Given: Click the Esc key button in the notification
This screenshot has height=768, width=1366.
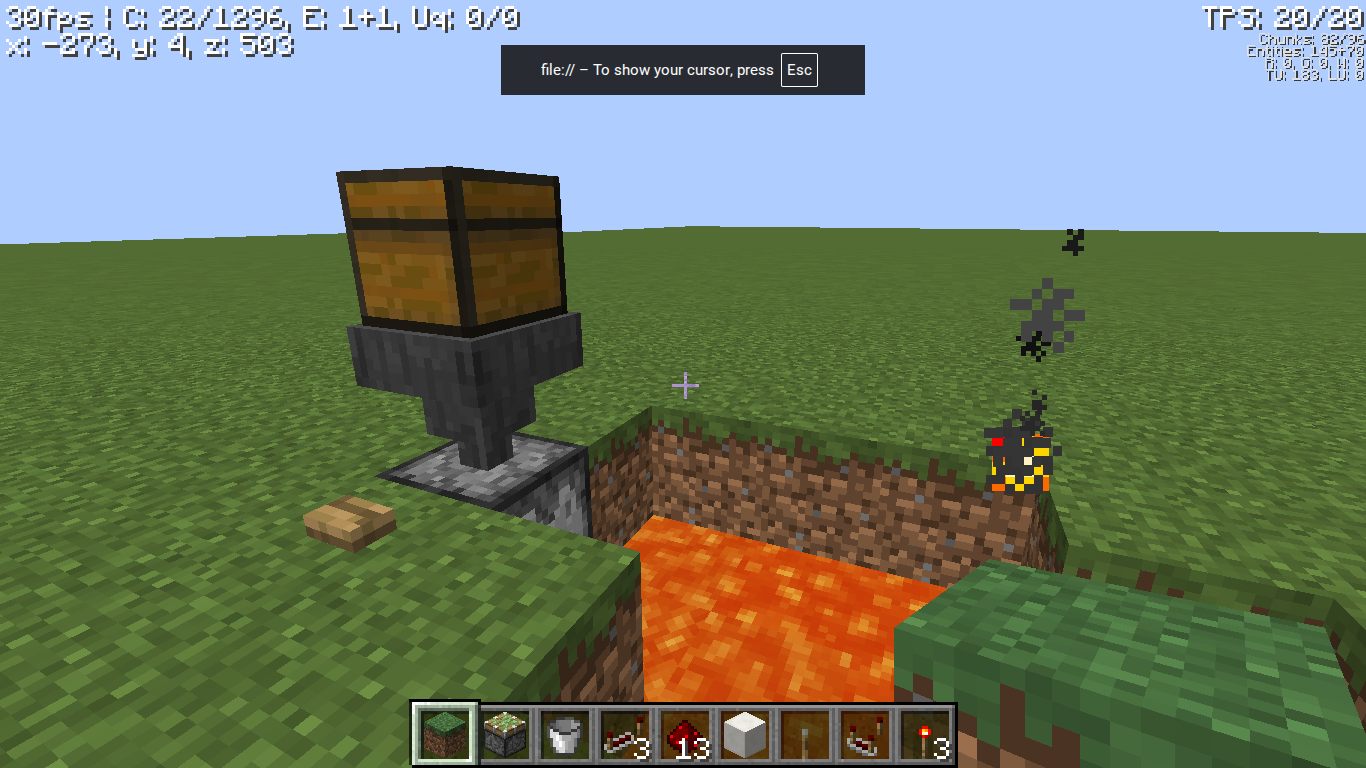Looking at the screenshot, I should 799,70.
